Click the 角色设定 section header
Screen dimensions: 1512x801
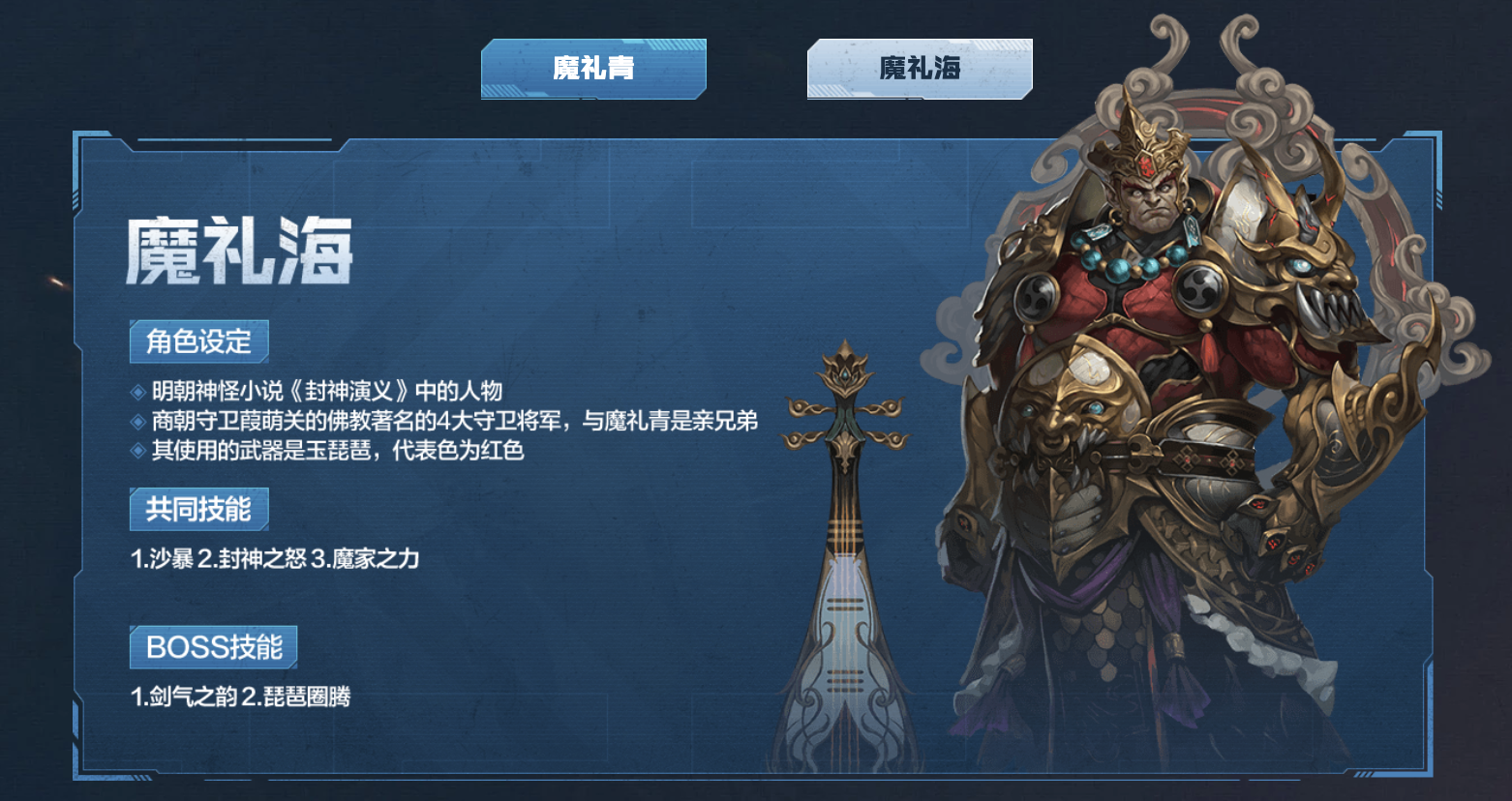click(197, 341)
